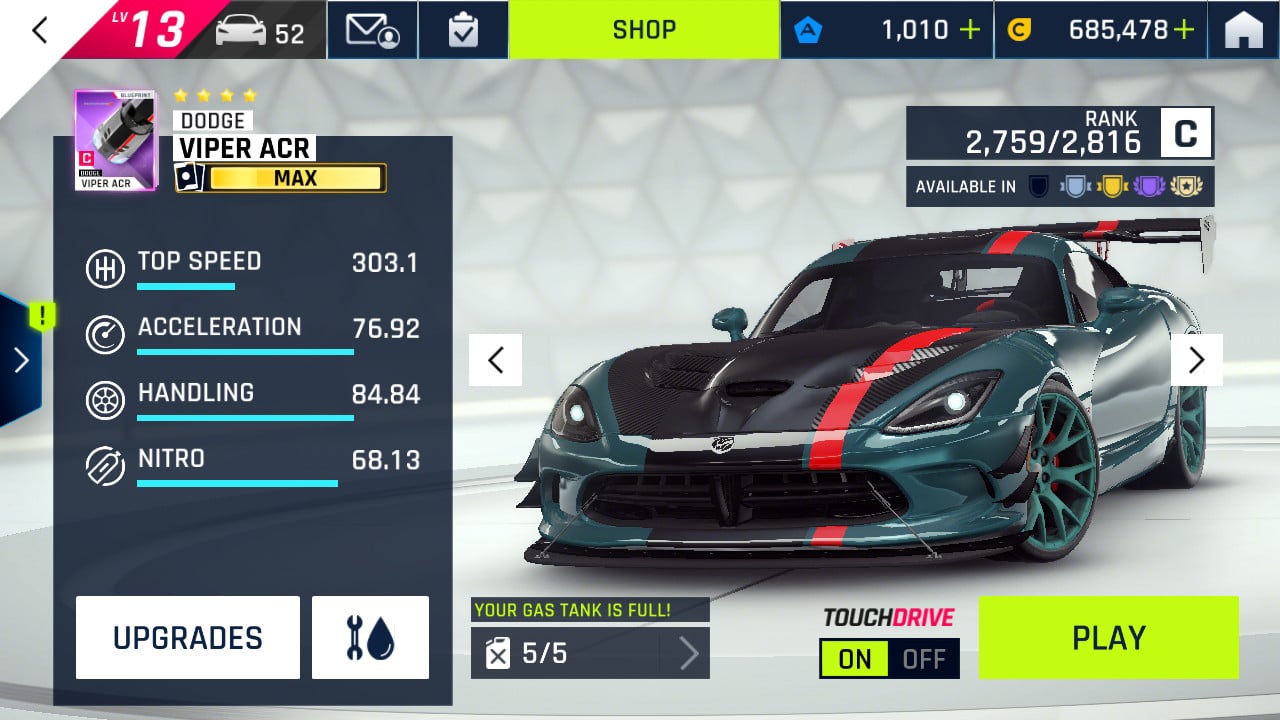
Task: Open the SHOP
Action: tap(644, 30)
